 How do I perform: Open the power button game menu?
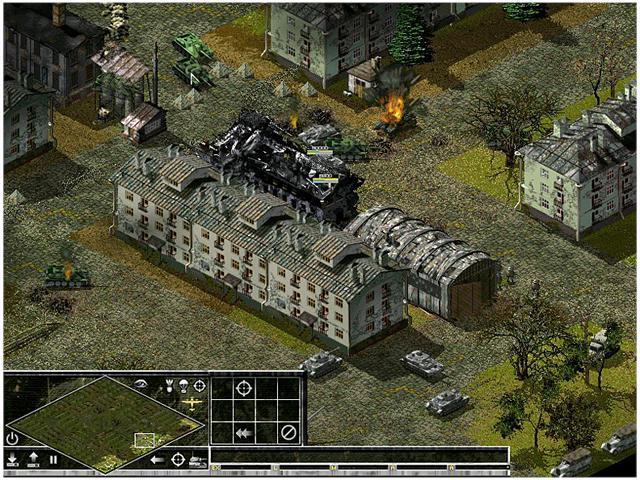point(12,438)
